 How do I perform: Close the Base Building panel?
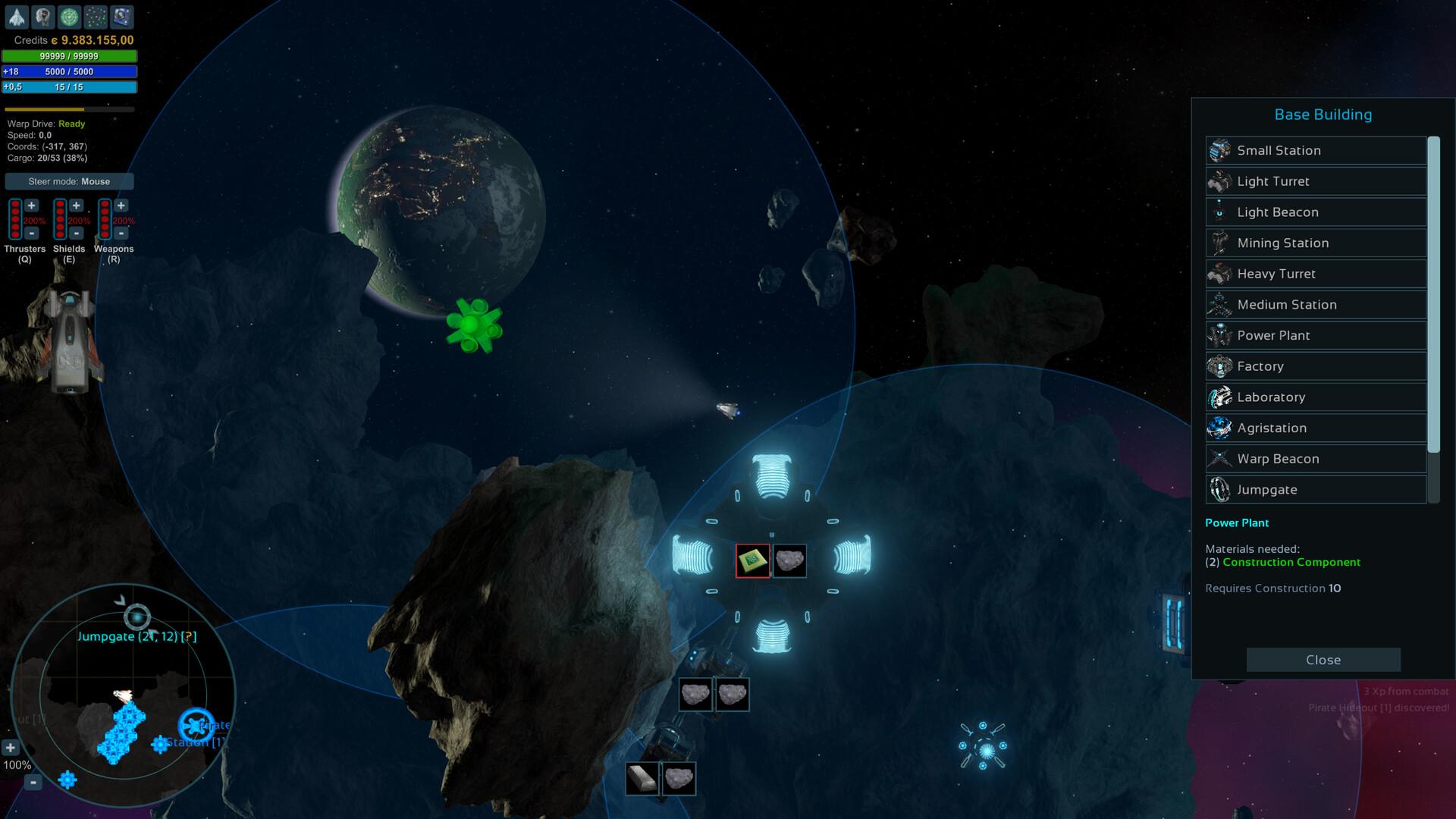[1323, 659]
